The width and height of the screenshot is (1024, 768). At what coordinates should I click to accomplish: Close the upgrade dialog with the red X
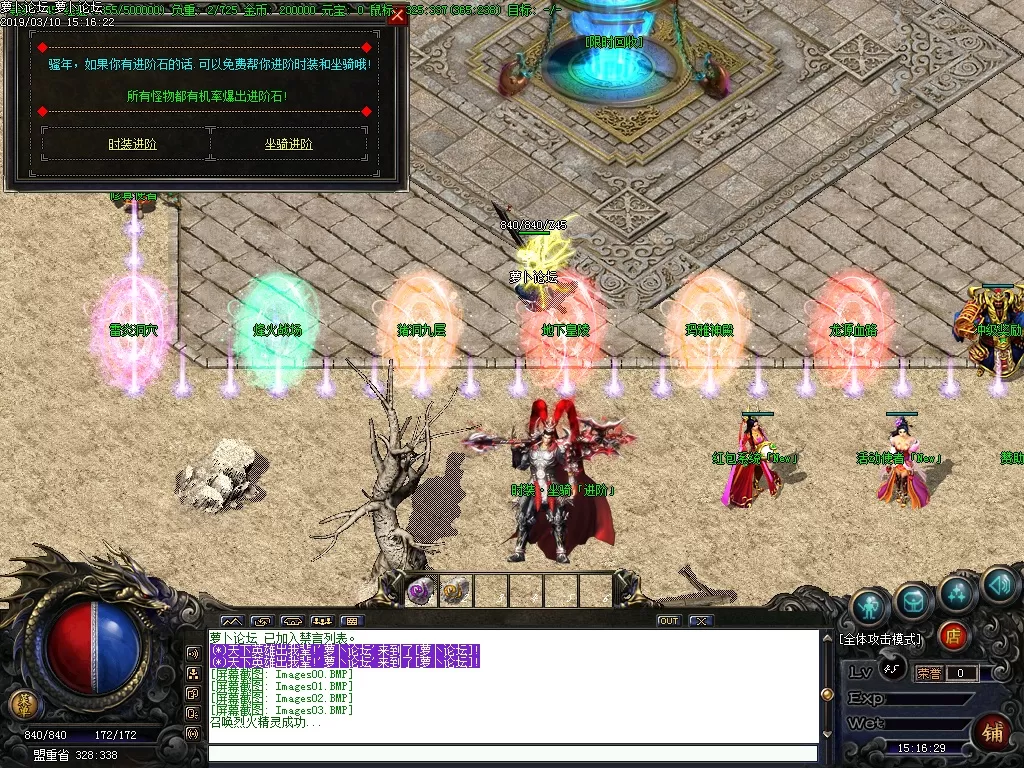(398, 15)
